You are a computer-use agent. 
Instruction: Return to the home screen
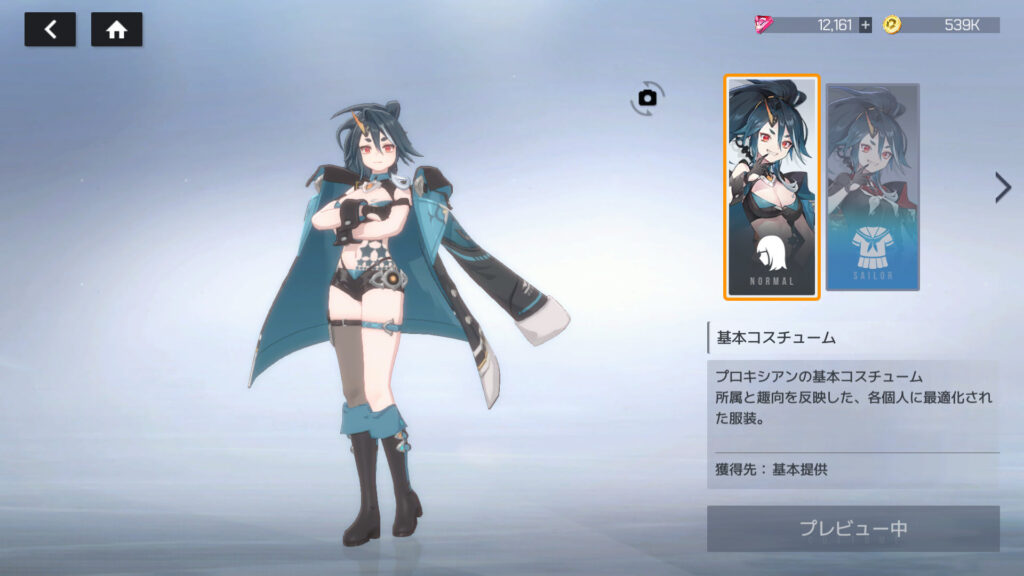[x=116, y=30]
